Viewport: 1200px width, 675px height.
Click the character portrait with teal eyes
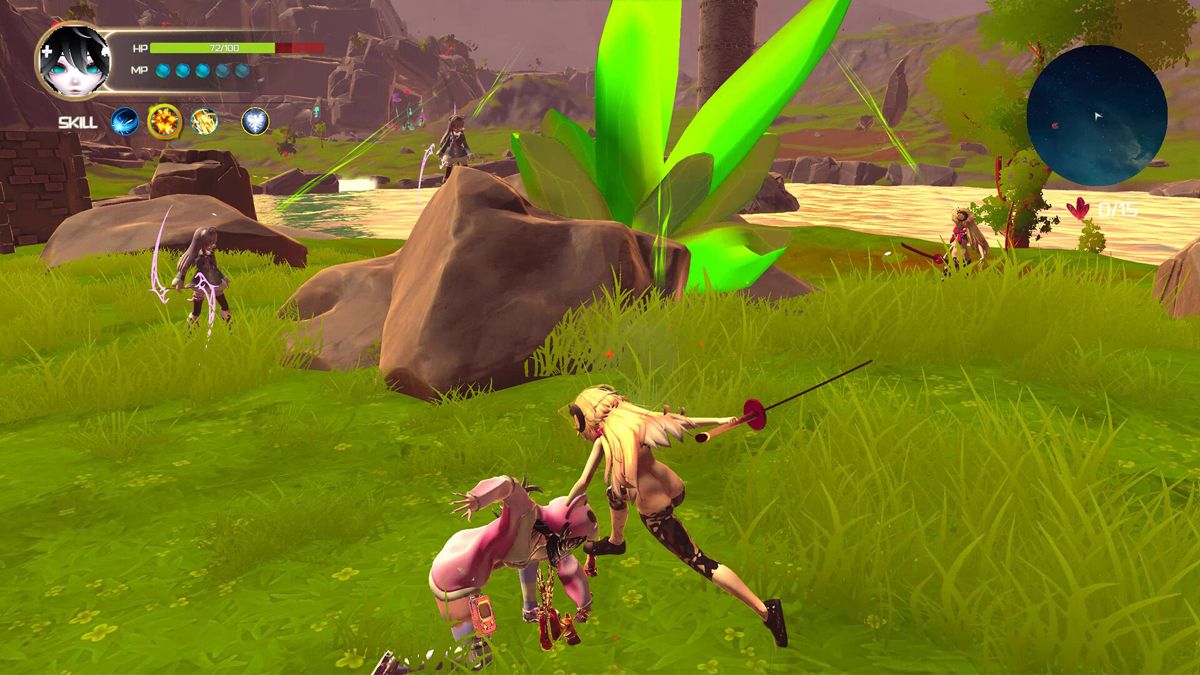tap(73, 59)
